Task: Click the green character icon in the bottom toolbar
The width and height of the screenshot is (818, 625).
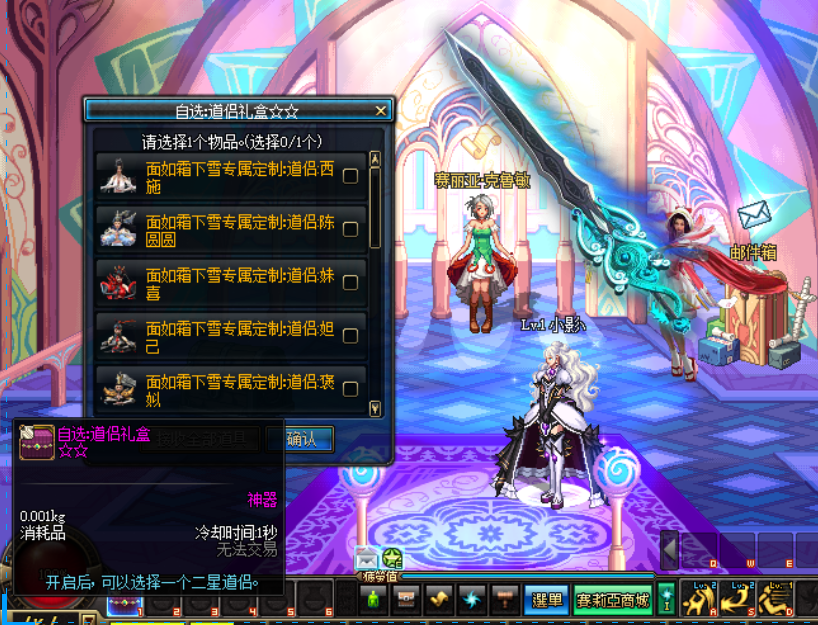Action: (374, 599)
